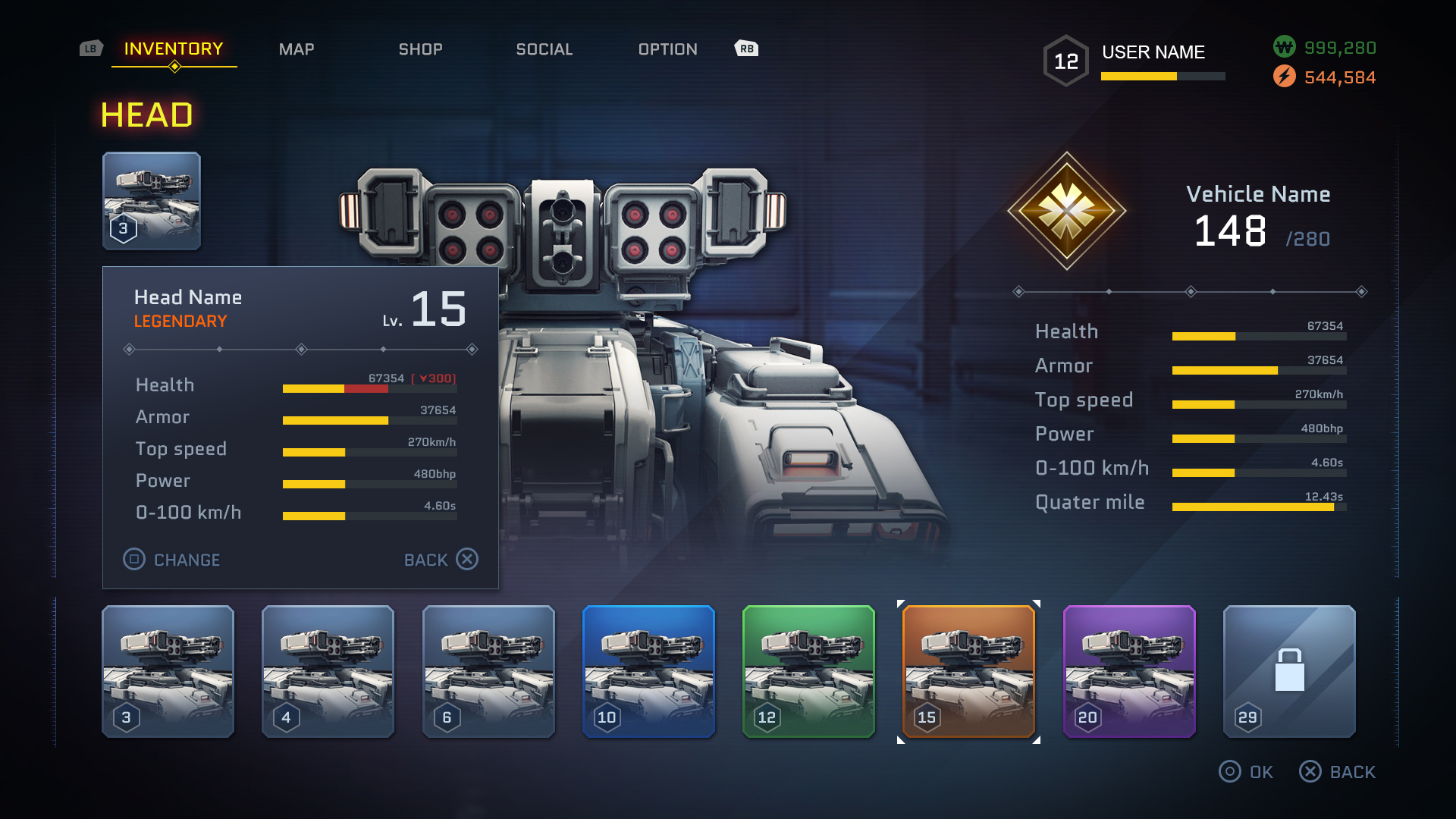Viewport: 1456px width, 819px height.
Task: Choose the orange level 15 legendary head
Action: [x=969, y=671]
